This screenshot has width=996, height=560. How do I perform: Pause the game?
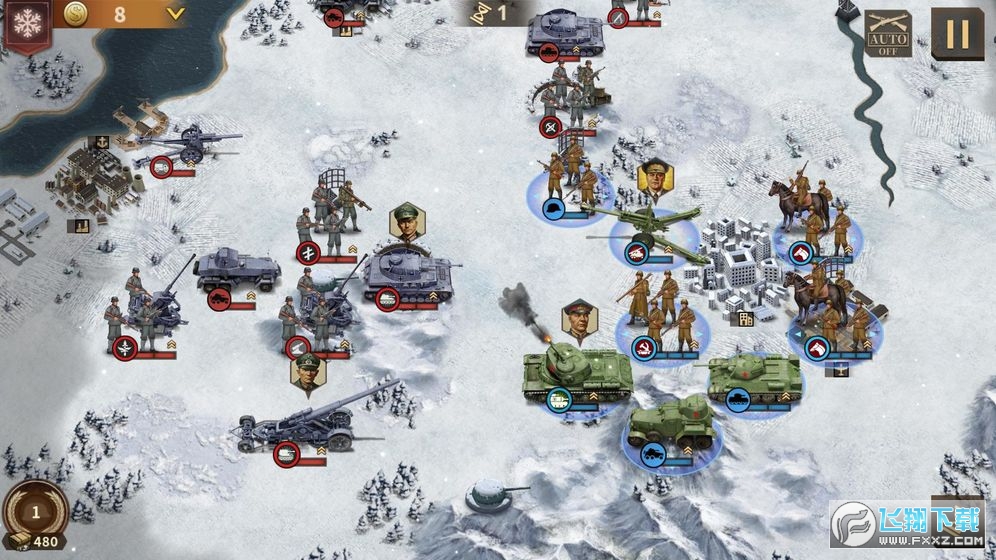click(x=957, y=34)
